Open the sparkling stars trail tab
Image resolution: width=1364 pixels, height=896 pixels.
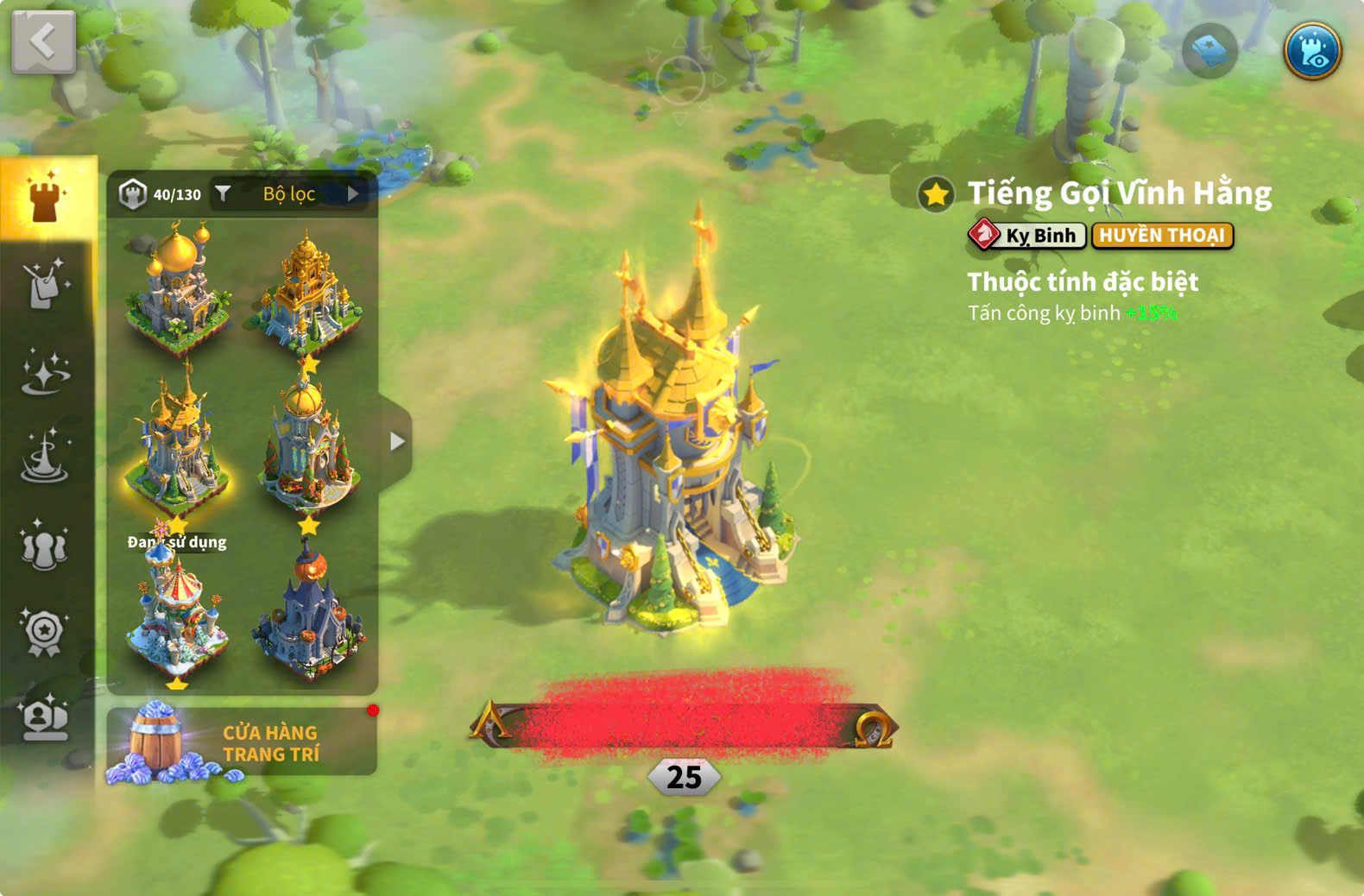[45, 372]
